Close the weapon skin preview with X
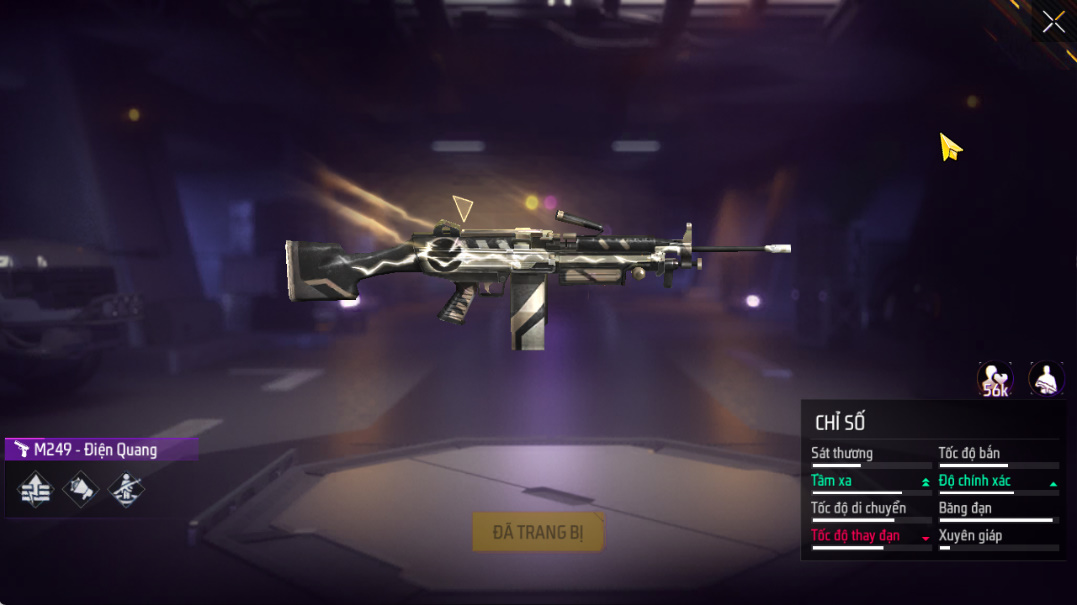This screenshot has height=605, width=1077. (x=1053, y=22)
